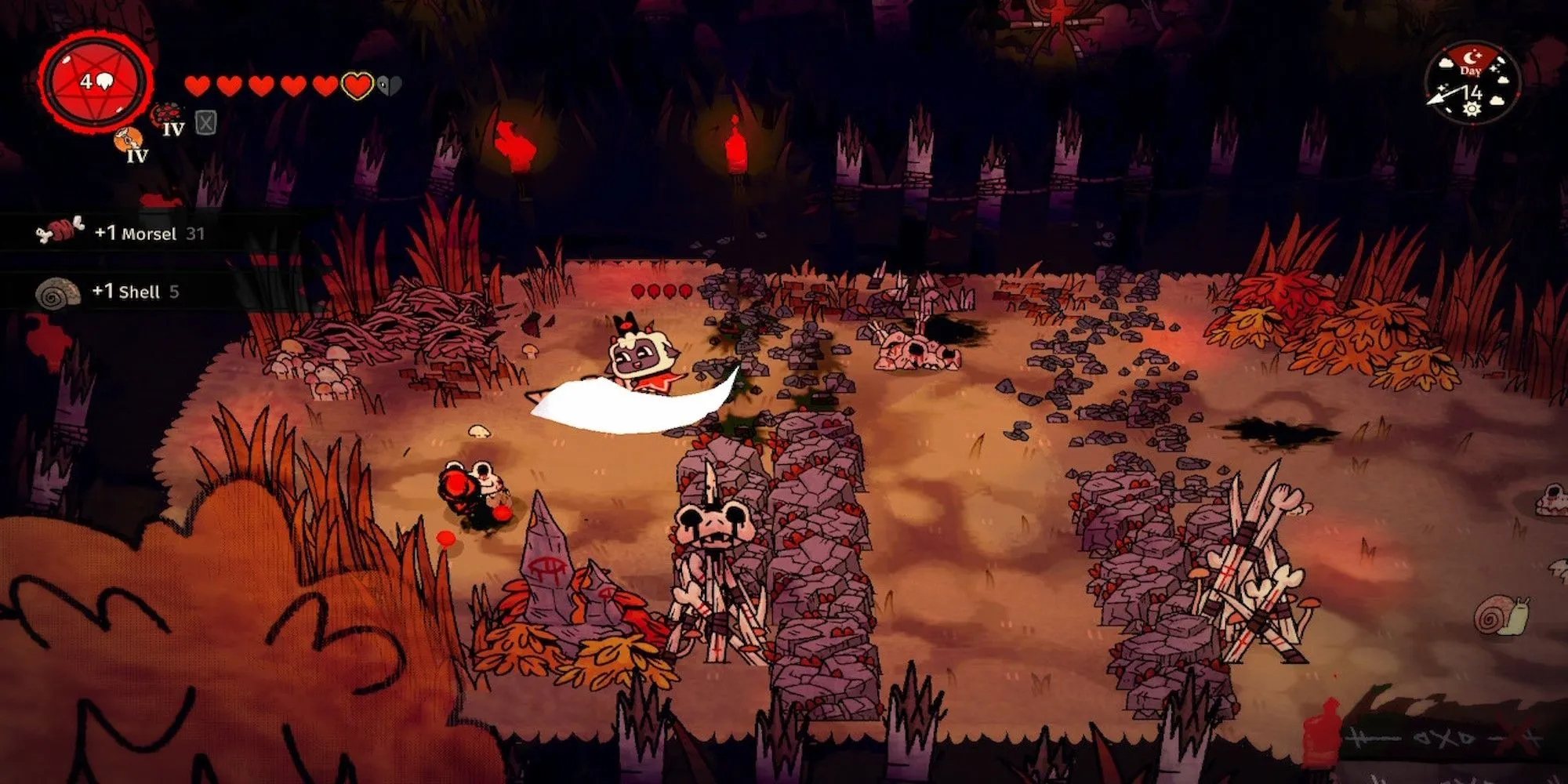Click the red pentagram fervor orb

(x=95, y=81)
